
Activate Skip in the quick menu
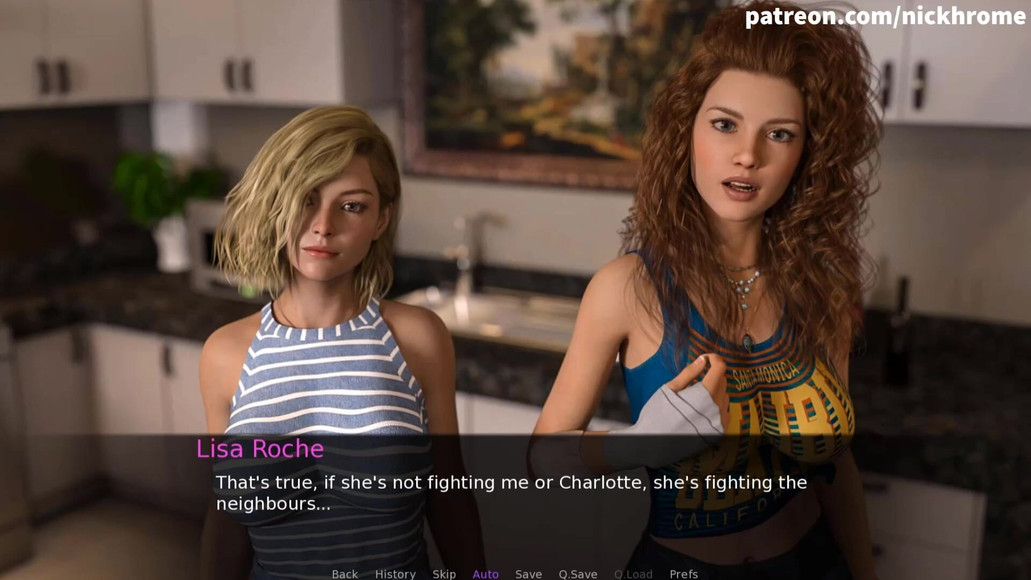[x=444, y=574]
